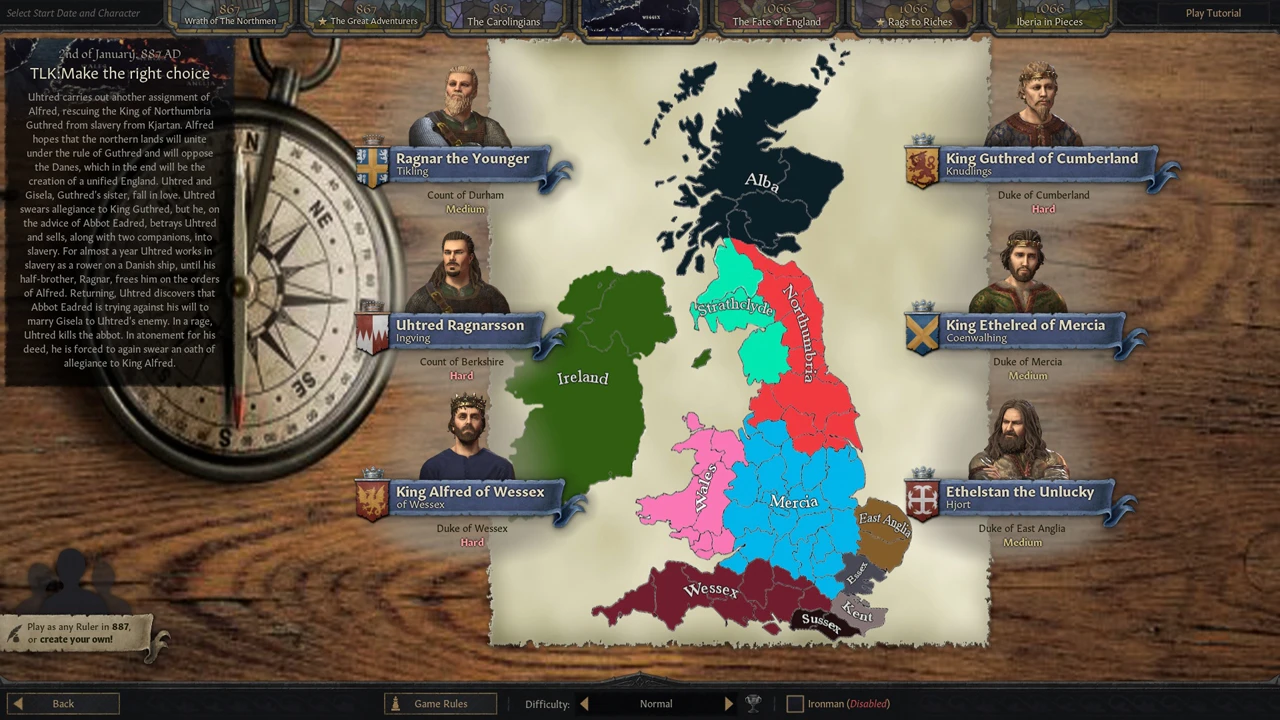
Task: Click the Play Tutorial button
Action: tap(1213, 13)
